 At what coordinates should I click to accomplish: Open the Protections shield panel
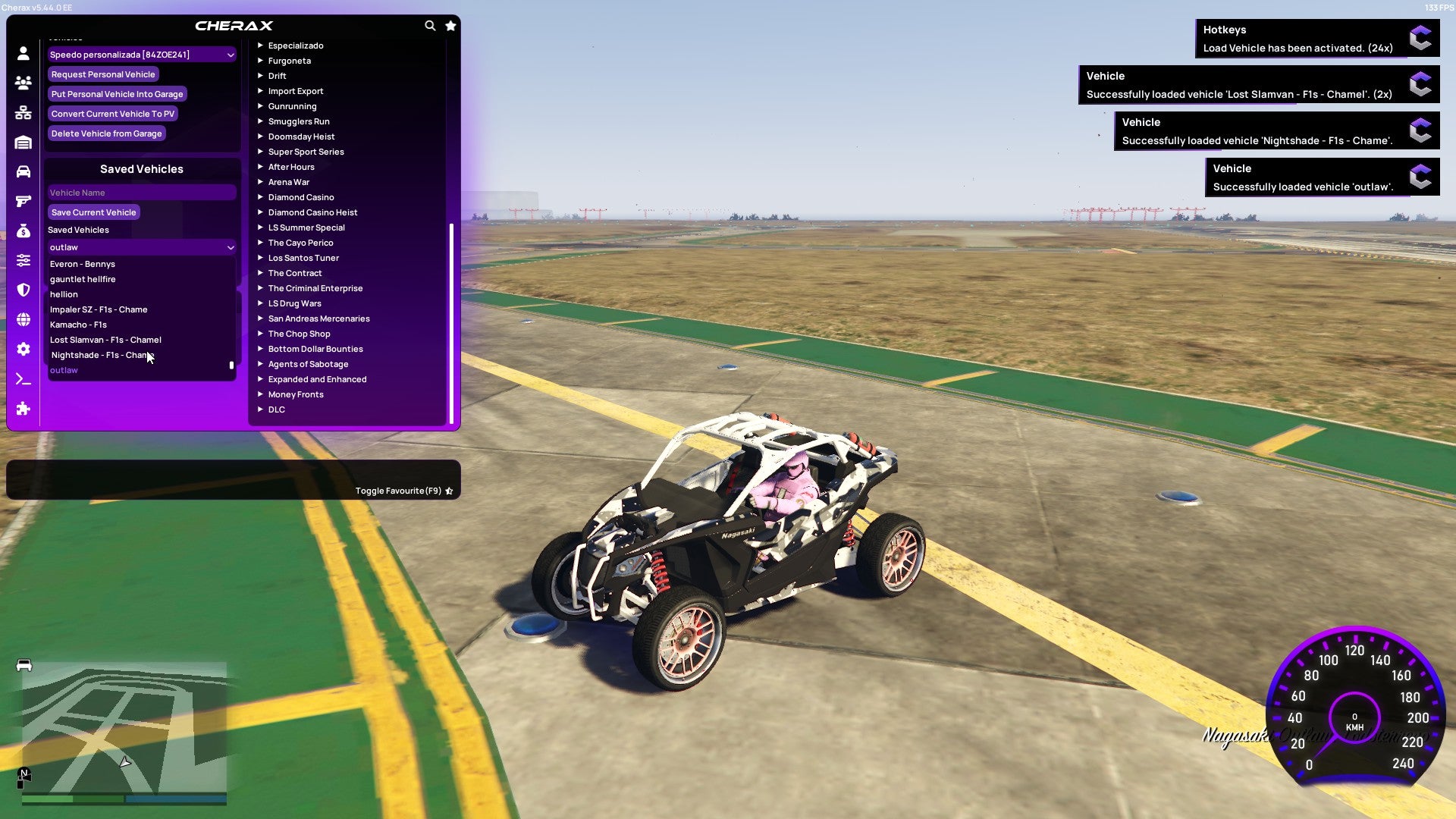click(x=23, y=290)
